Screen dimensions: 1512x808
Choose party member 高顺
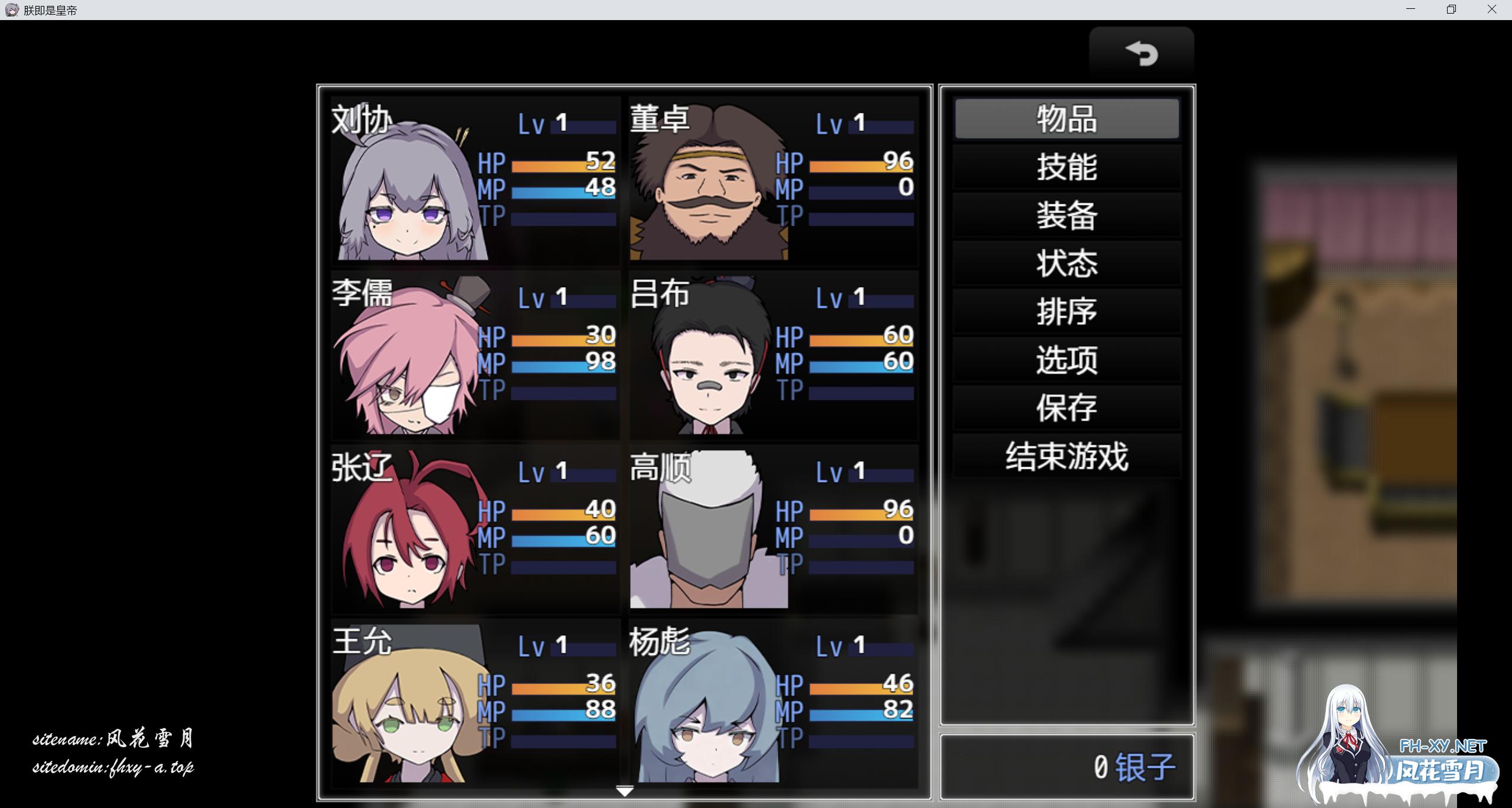773,529
